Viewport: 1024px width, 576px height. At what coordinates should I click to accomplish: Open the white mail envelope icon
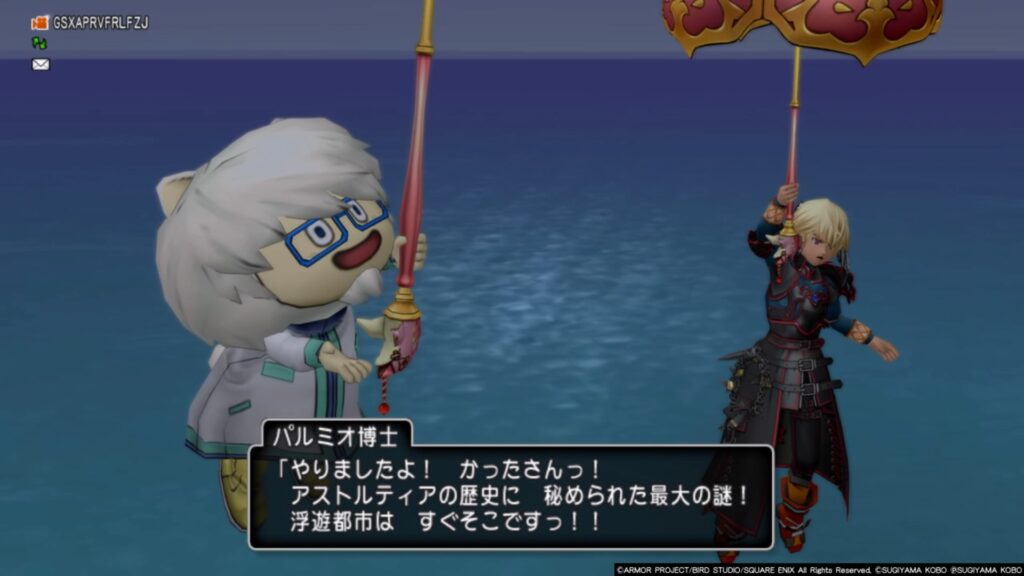click(x=40, y=64)
